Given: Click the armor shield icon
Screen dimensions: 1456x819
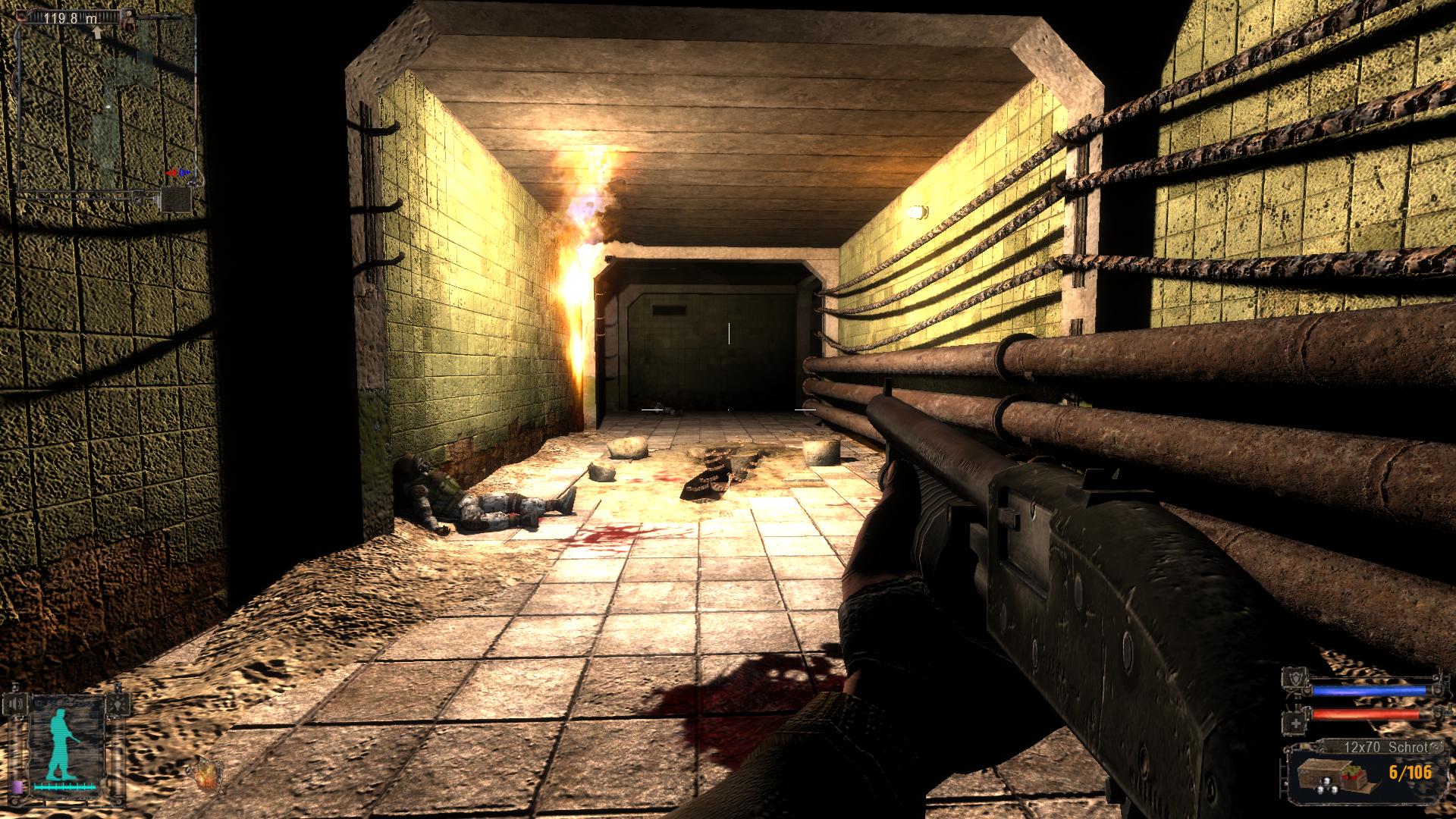Looking at the screenshot, I should coord(1294,676).
